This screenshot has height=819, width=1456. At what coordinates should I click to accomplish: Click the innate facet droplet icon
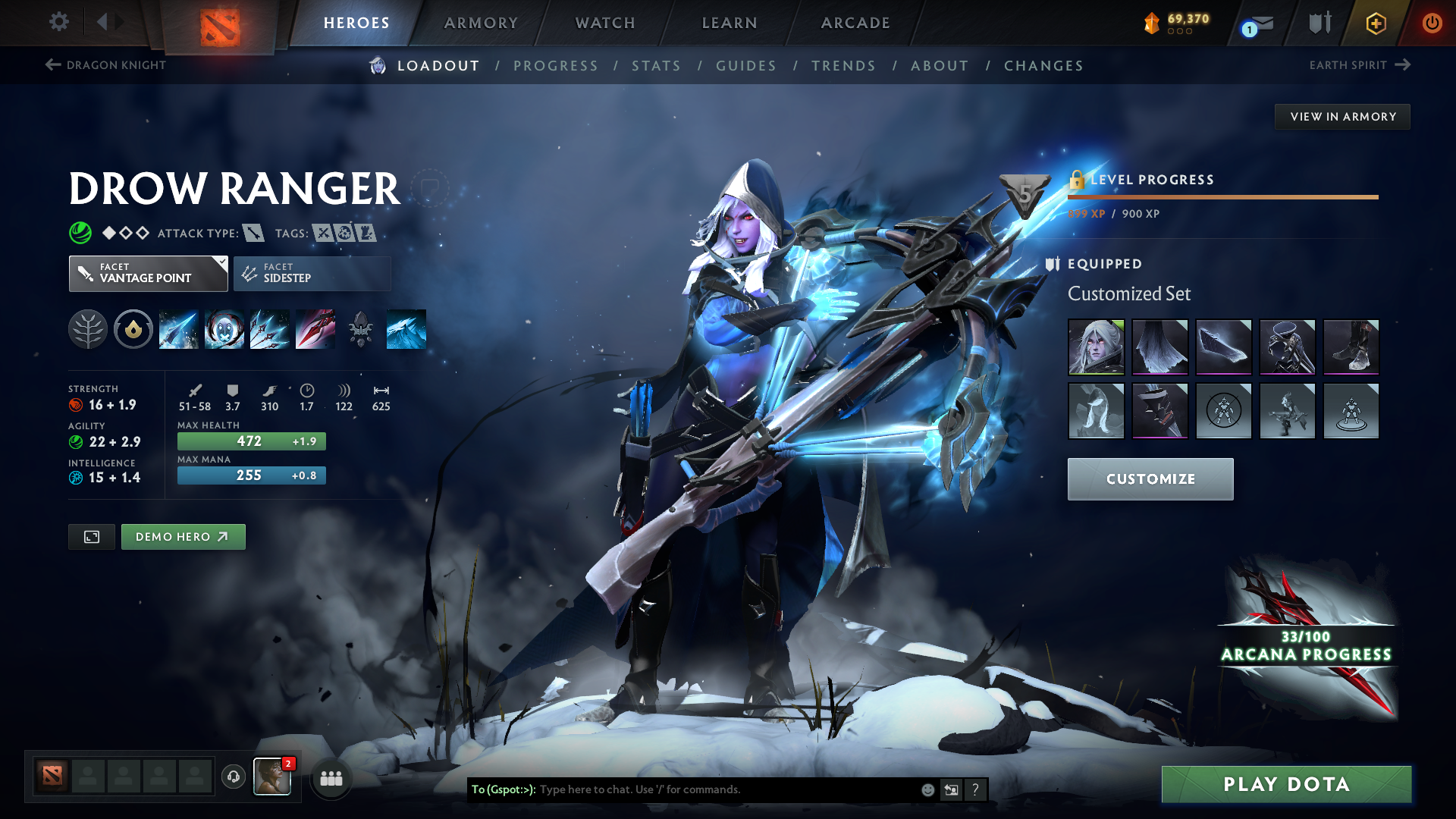(133, 329)
